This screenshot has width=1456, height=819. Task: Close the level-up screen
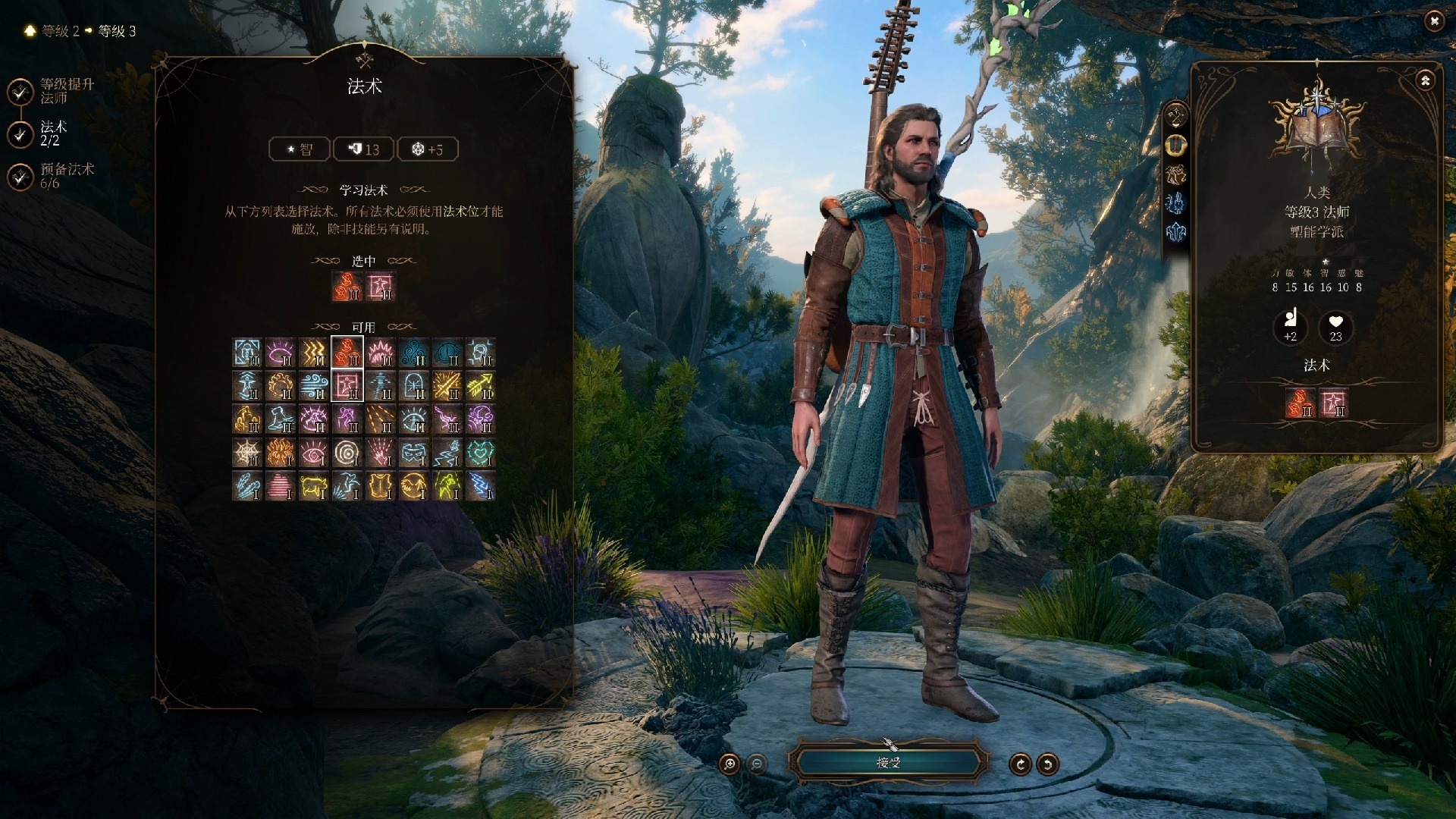(x=1433, y=21)
